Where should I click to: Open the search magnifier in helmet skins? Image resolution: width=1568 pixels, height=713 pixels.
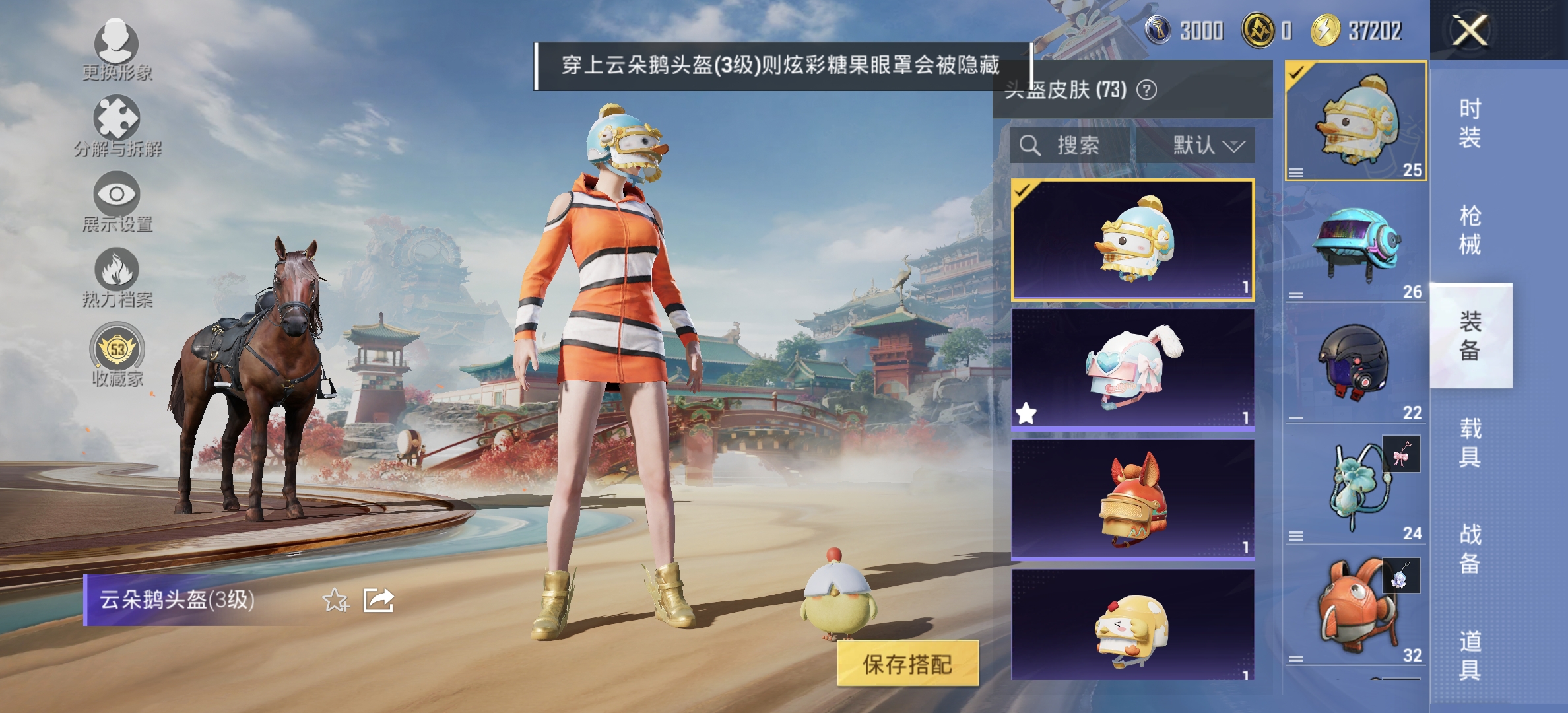(1029, 146)
